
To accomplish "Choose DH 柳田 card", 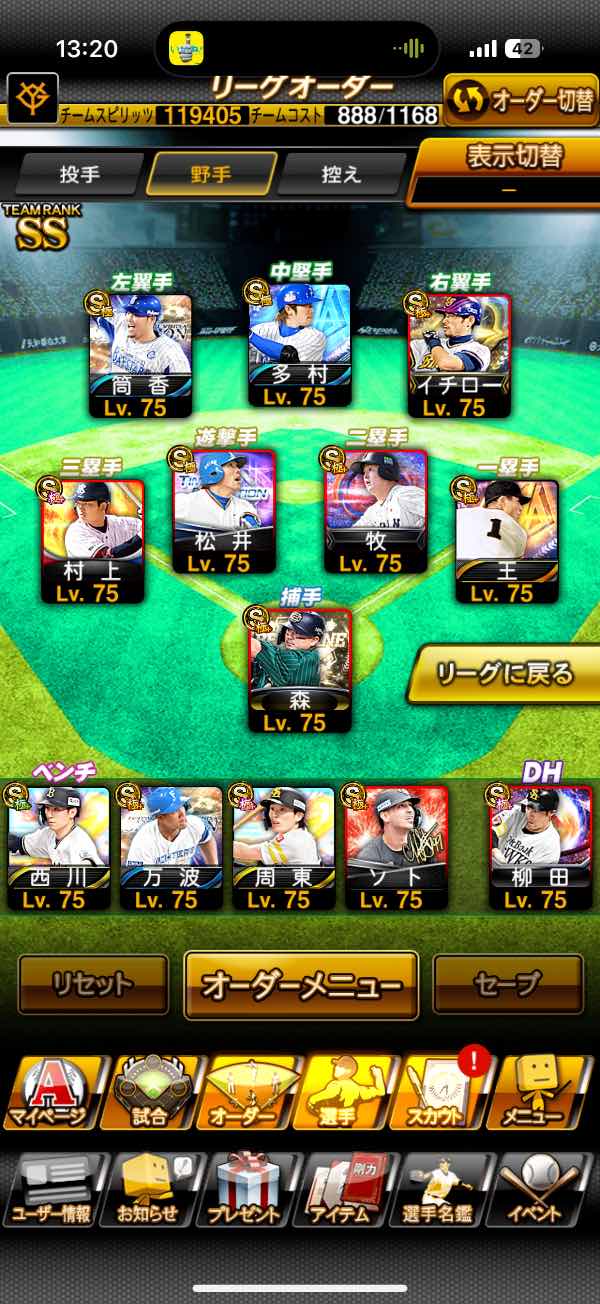I will coord(540,847).
